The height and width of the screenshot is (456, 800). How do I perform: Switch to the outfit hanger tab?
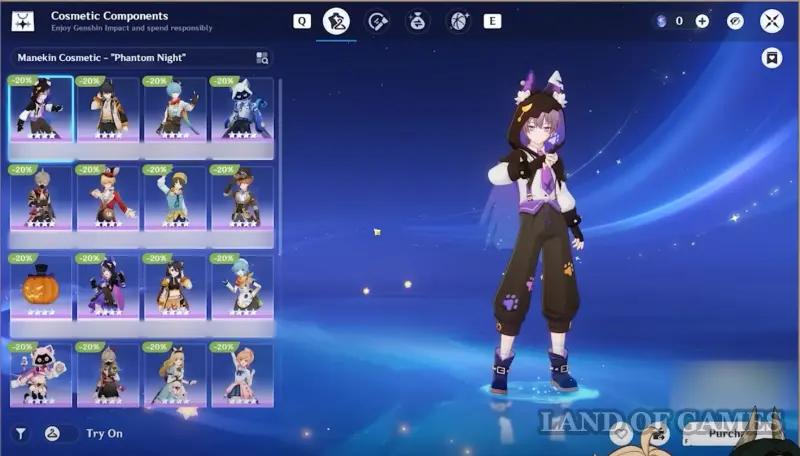[335, 21]
